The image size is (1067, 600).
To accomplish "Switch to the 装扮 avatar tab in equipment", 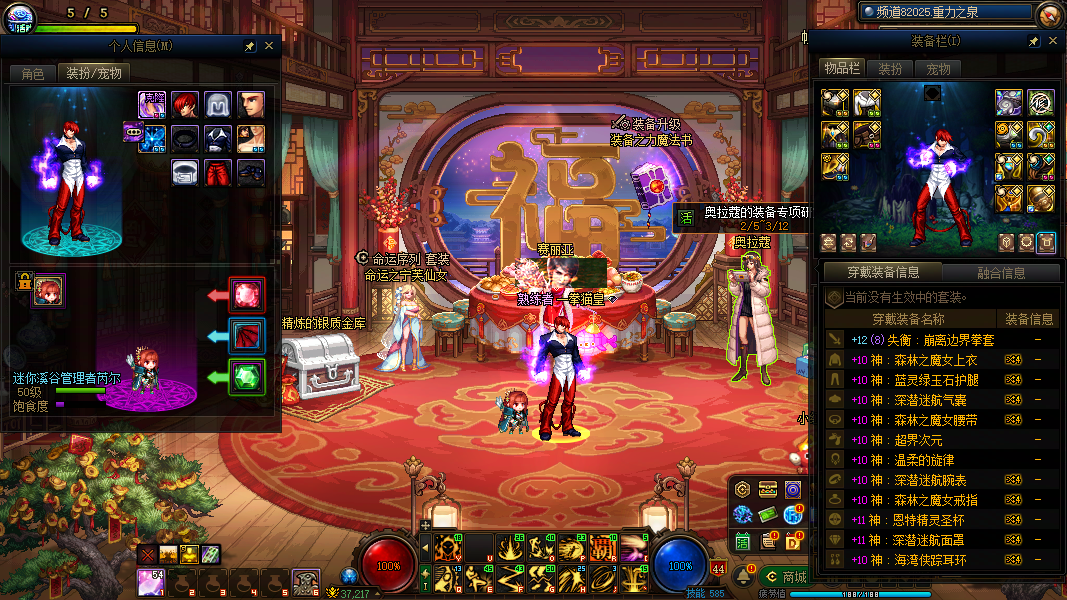I will click(x=890, y=69).
